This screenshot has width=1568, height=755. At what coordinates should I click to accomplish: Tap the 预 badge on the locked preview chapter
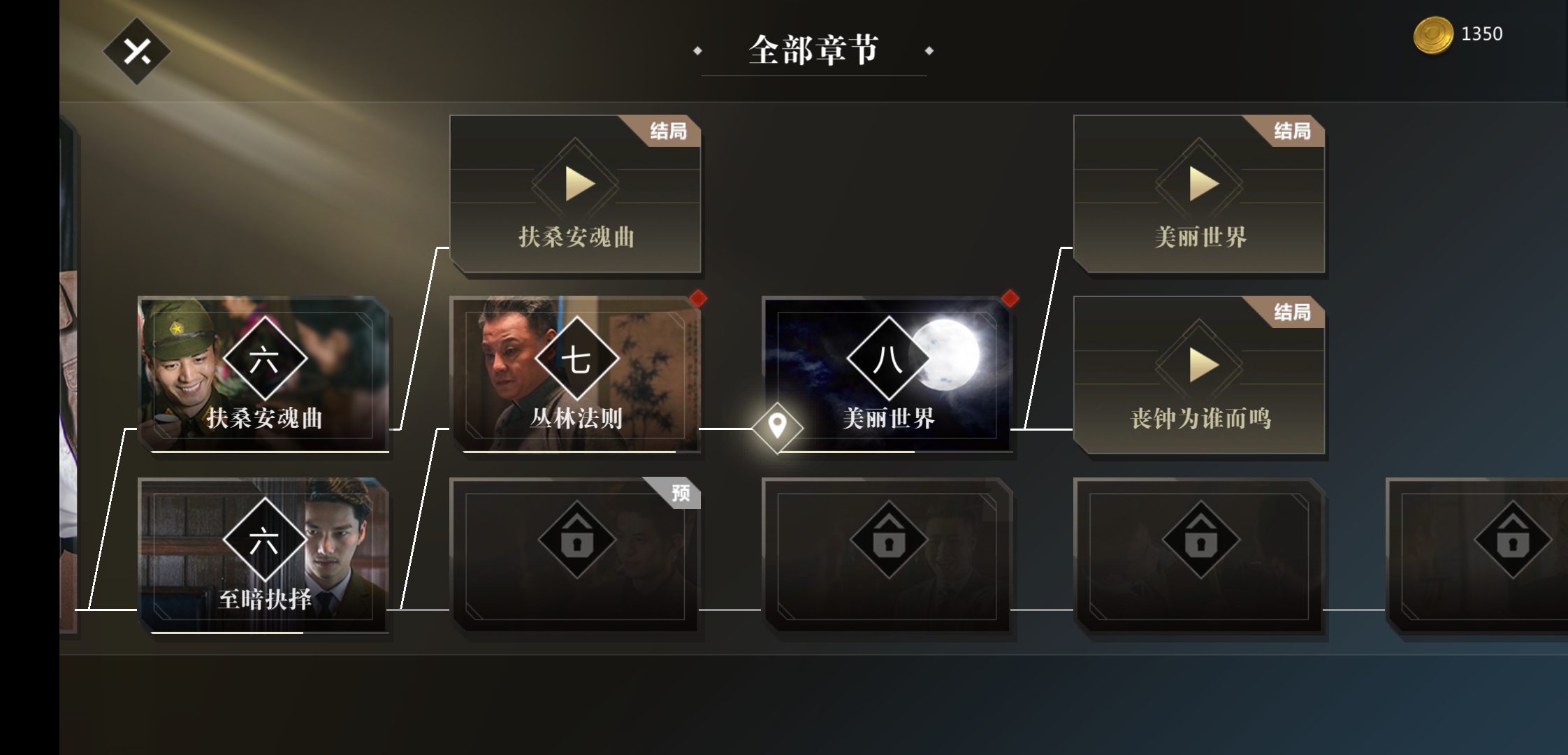[679, 491]
